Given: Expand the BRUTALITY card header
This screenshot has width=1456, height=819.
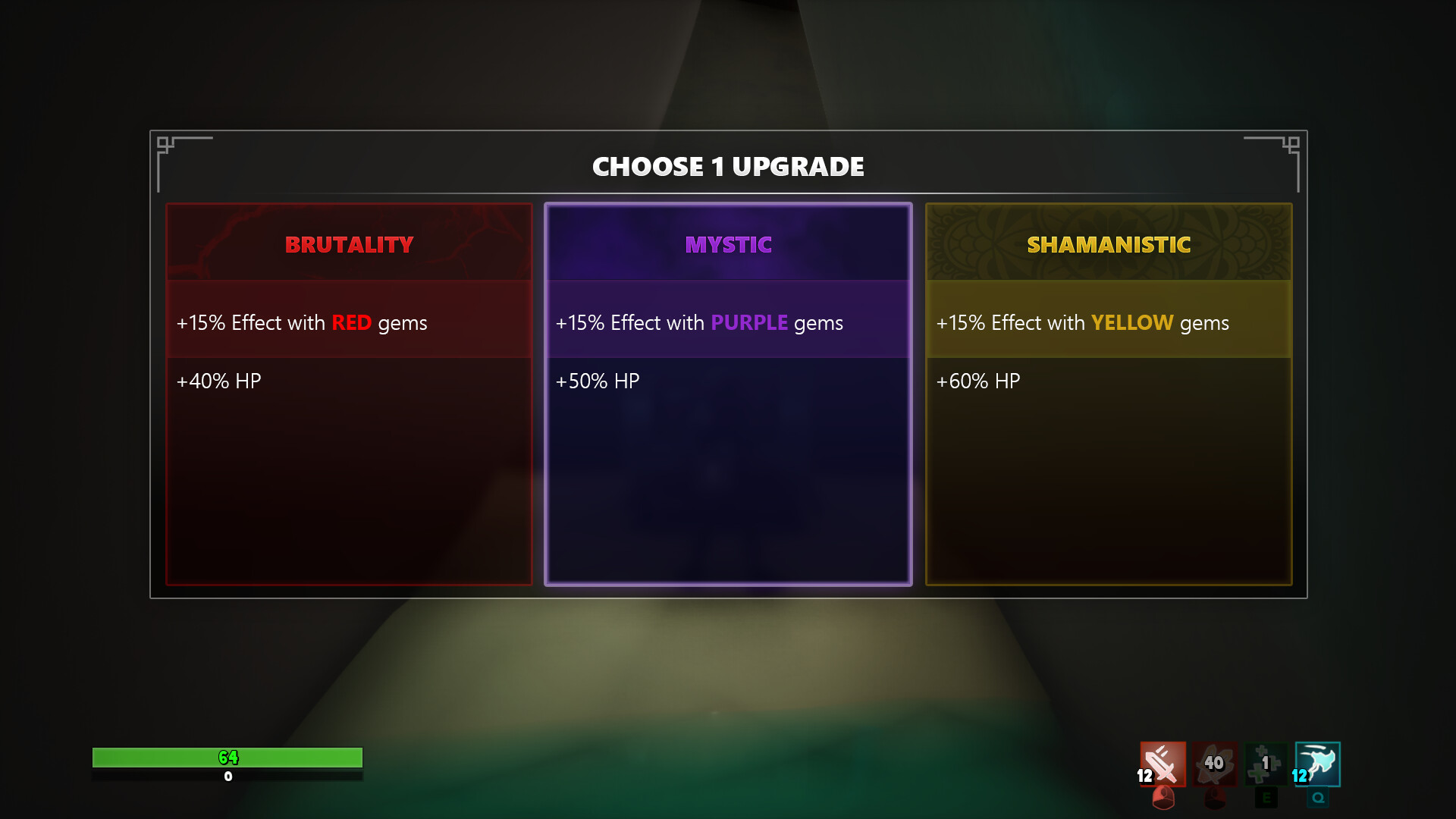Looking at the screenshot, I should point(348,244).
